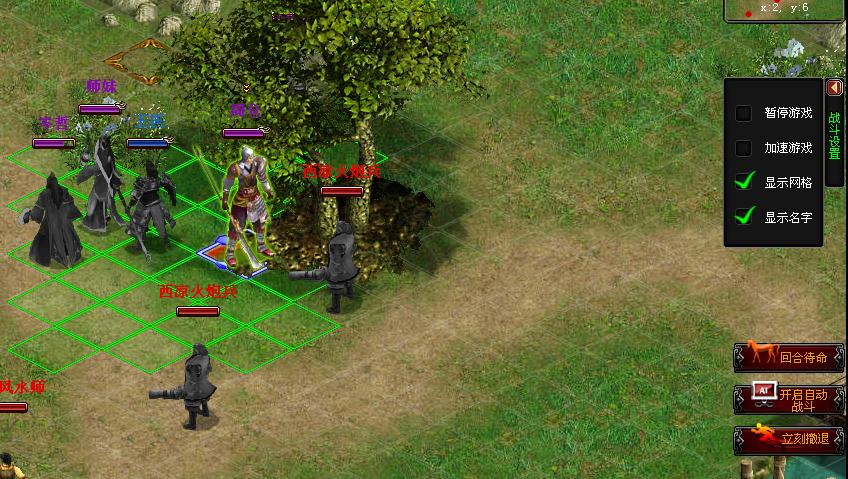Enable the 加速游戏 (speed up game) checkbox

point(743,149)
